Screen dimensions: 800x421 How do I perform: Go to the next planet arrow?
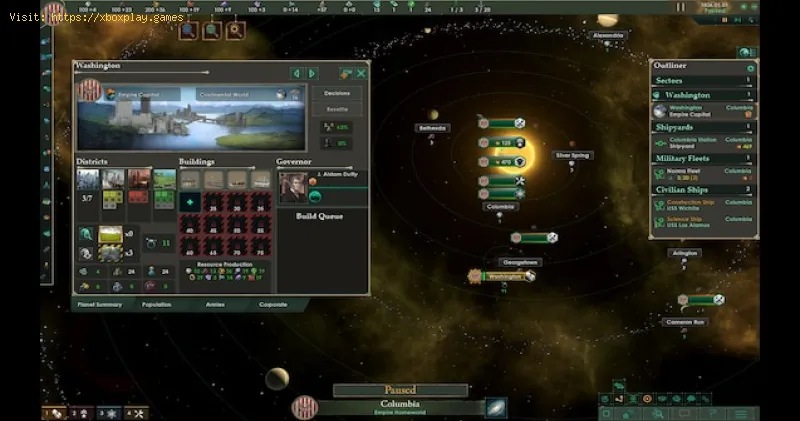point(312,73)
